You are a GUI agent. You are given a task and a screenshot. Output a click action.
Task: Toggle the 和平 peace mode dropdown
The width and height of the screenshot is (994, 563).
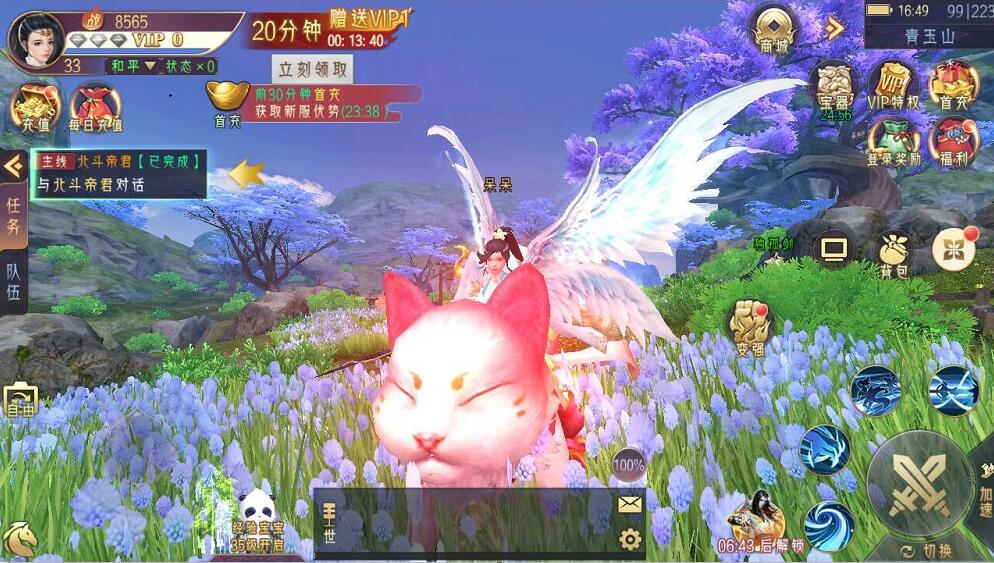137,66
